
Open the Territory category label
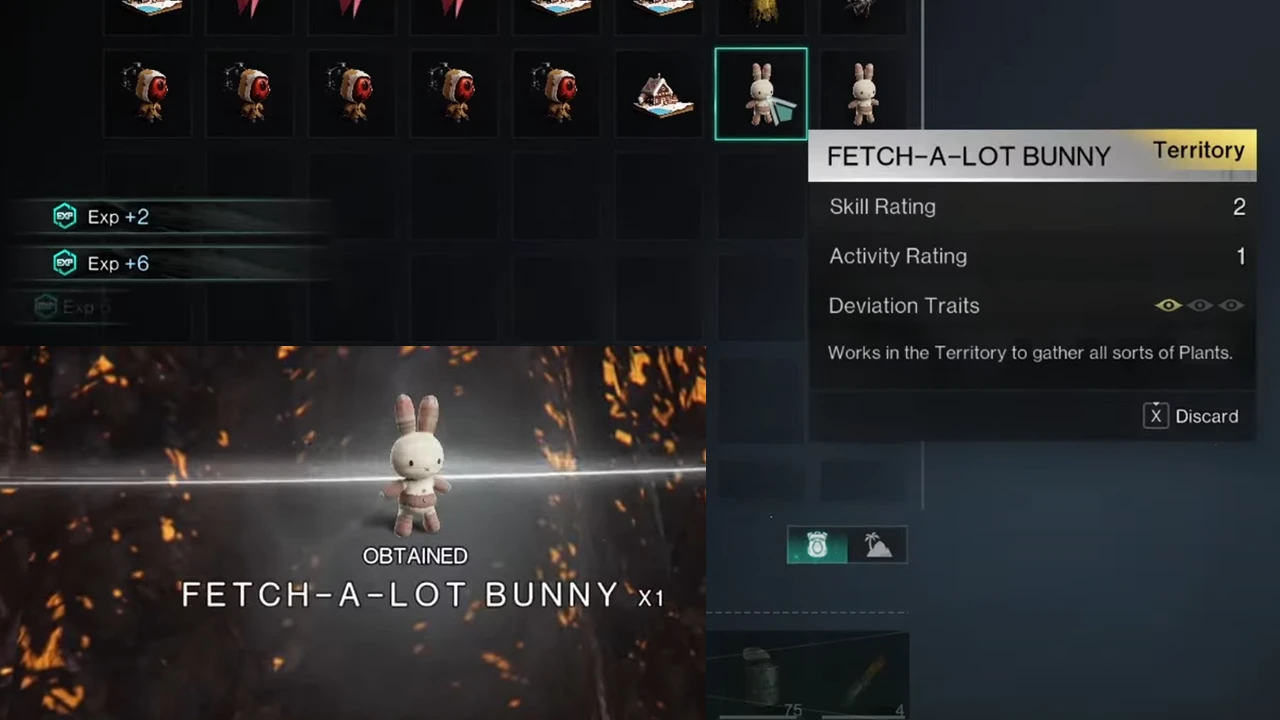point(1198,150)
